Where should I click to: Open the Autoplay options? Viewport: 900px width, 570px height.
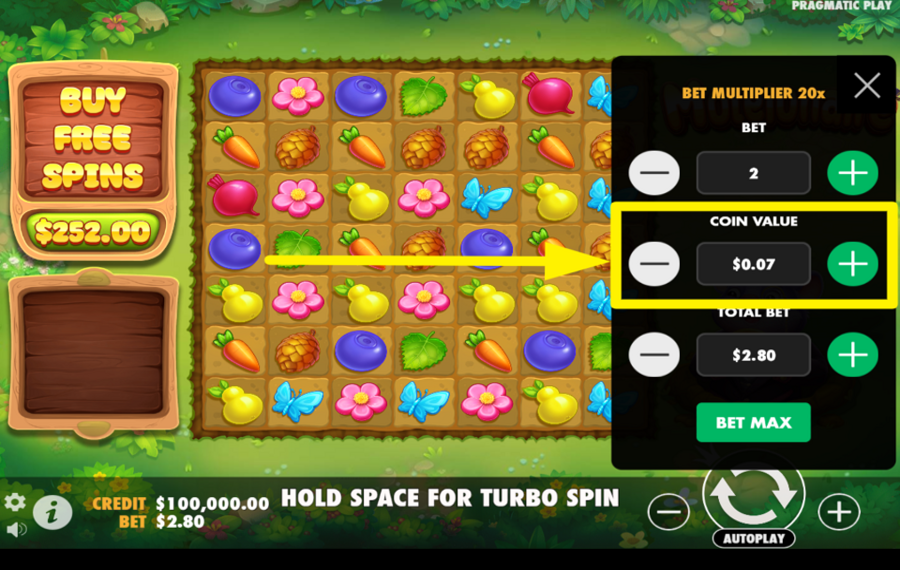pyautogui.click(x=753, y=538)
